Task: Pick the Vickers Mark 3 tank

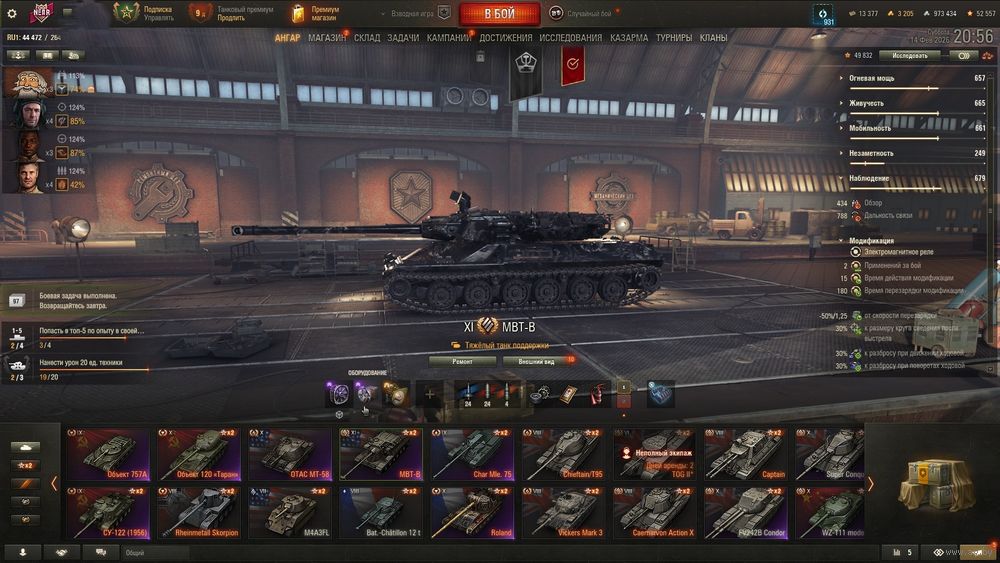Action: [x=565, y=512]
